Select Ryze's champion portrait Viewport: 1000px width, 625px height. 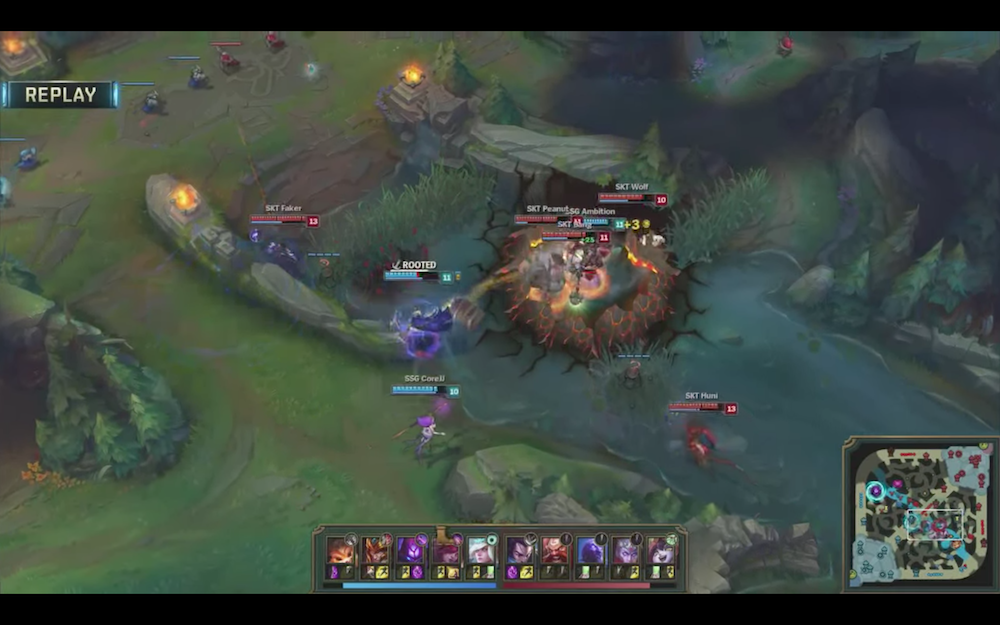point(590,551)
